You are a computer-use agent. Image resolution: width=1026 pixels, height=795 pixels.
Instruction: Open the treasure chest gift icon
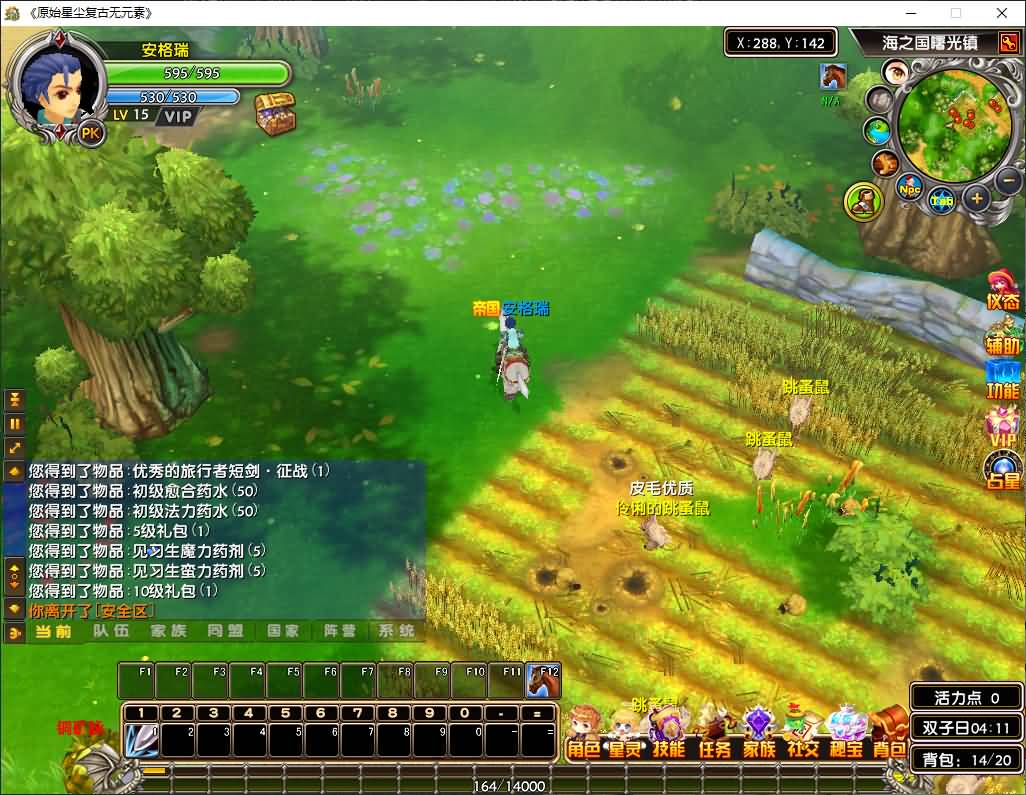pos(275,114)
